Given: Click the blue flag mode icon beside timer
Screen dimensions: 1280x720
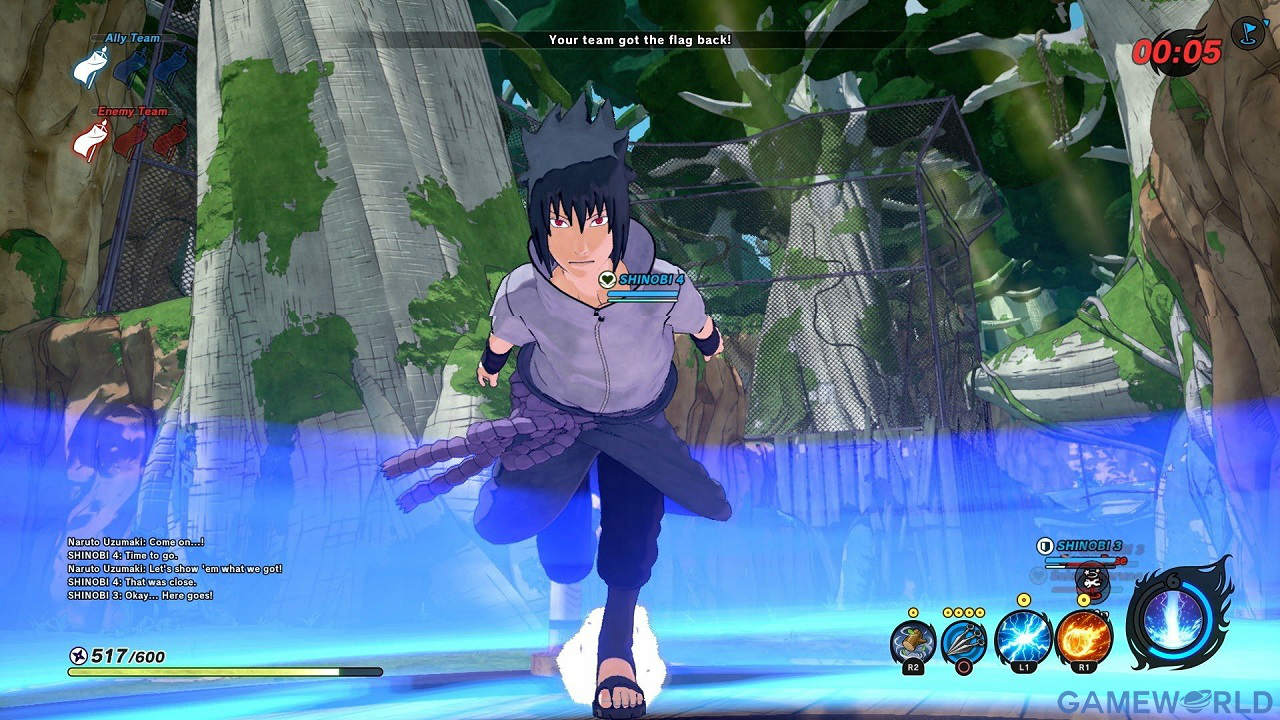Looking at the screenshot, I should 1248,32.
